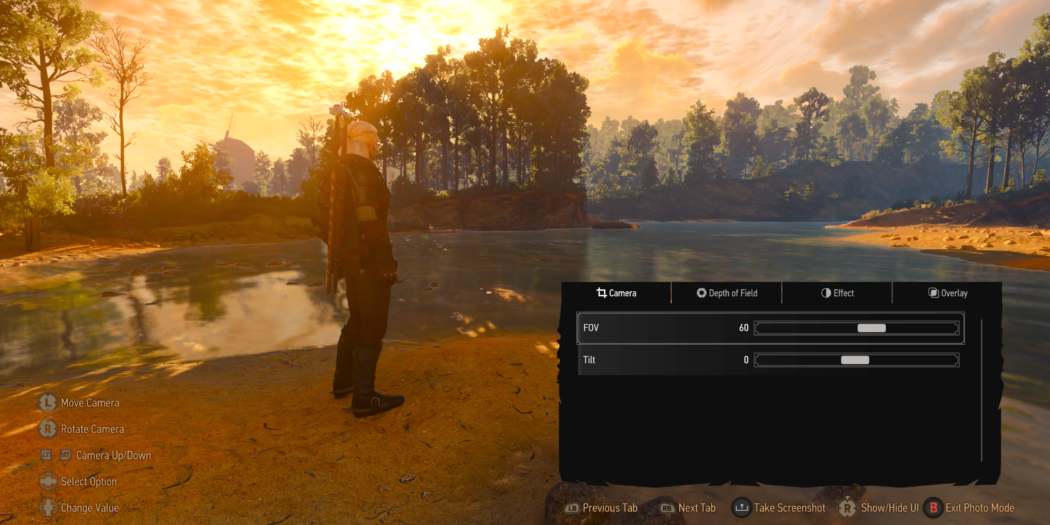Open the Depth of Field tab
Viewport: 1050px width, 525px height.
(727, 293)
